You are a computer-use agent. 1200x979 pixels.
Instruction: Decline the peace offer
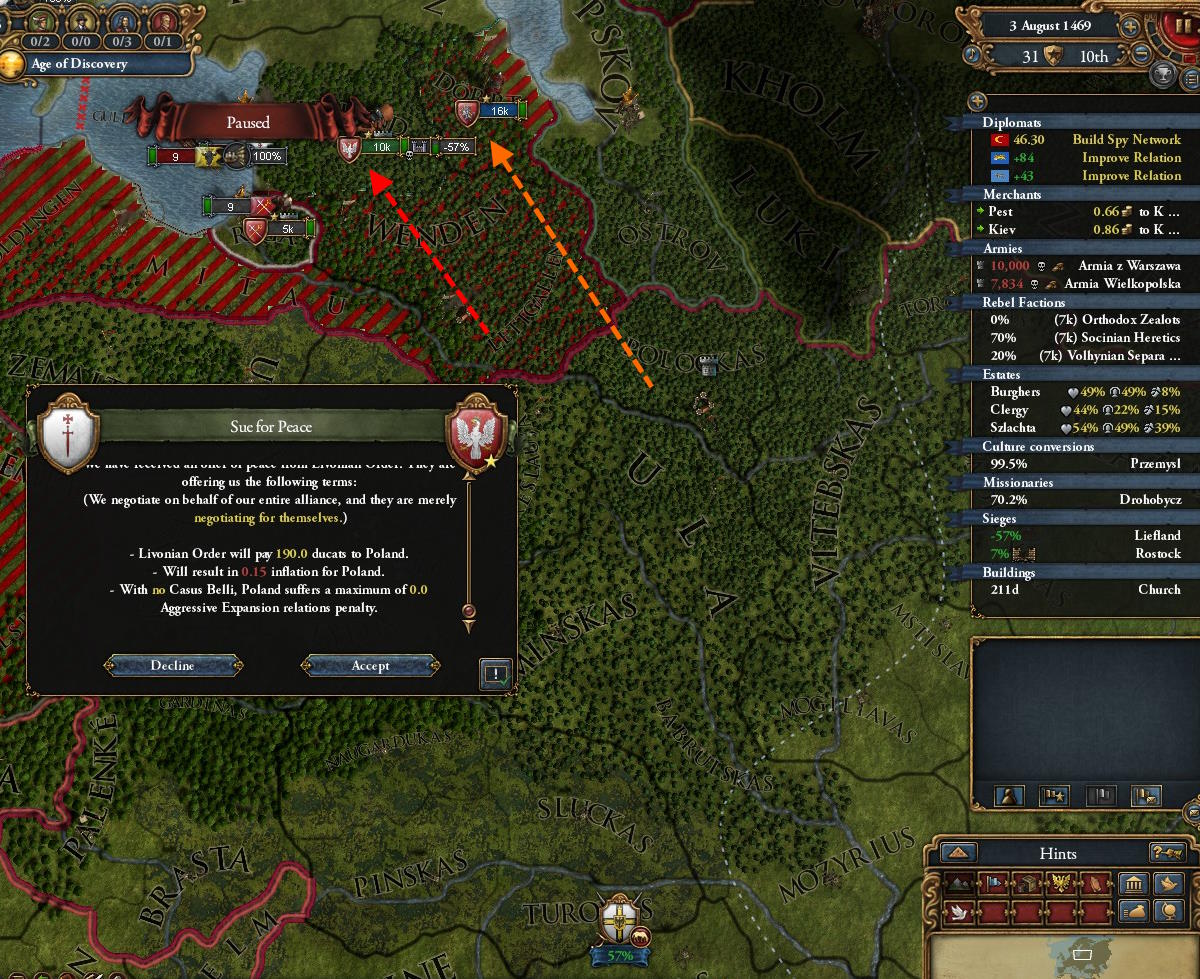click(173, 666)
